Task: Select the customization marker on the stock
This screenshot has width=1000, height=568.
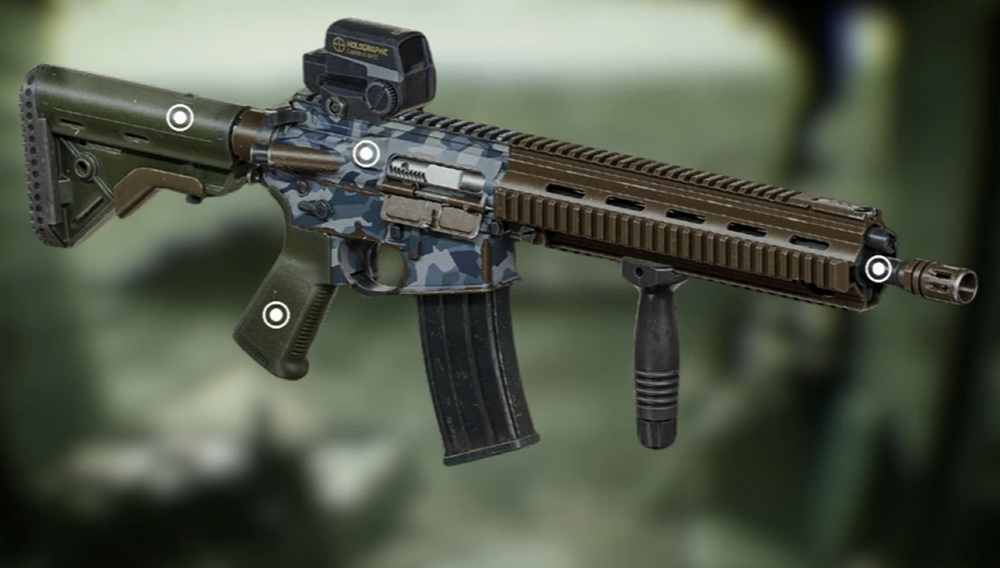Action: coord(179,118)
